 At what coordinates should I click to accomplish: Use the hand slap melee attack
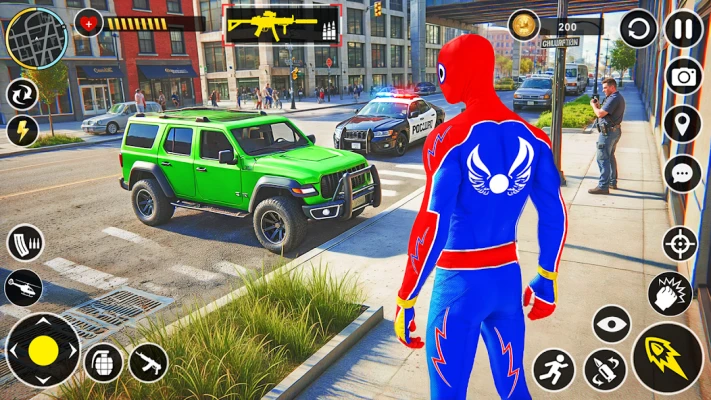(668, 293)
